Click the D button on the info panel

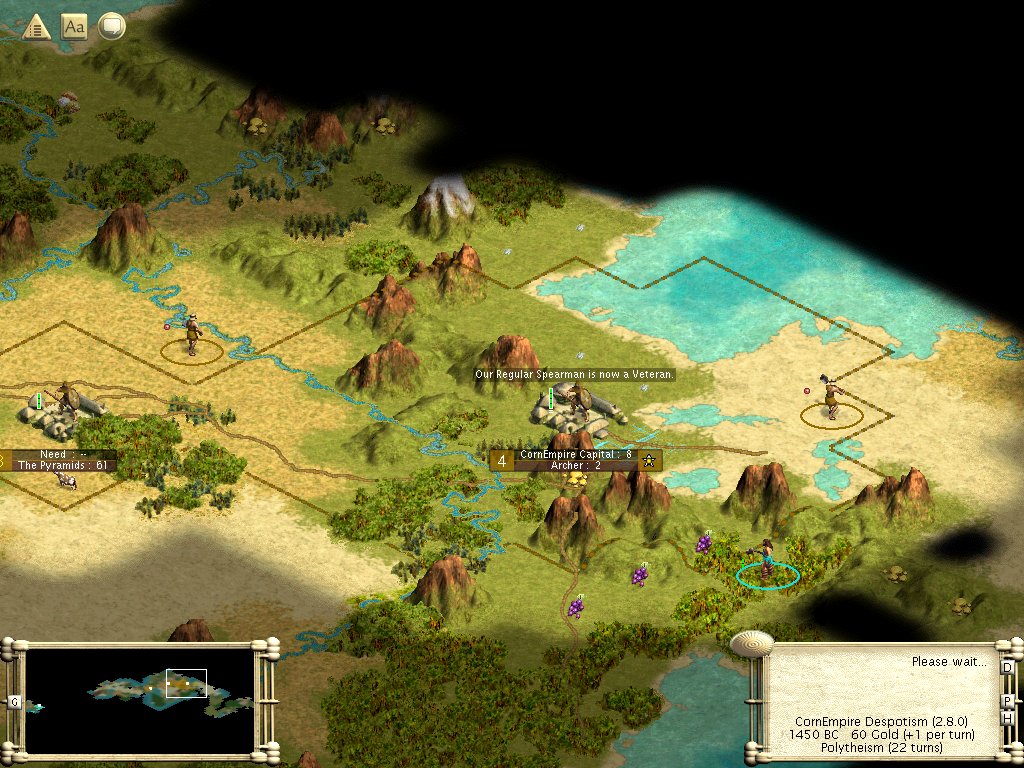[1007, 667]
